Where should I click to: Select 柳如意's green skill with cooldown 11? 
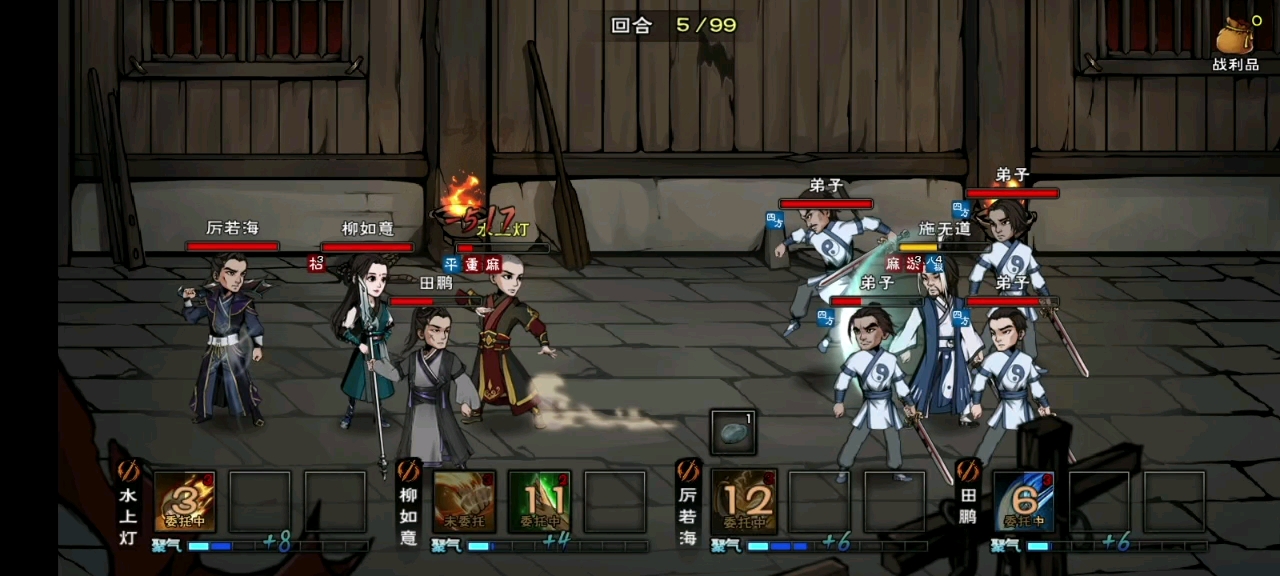[540, 502]
